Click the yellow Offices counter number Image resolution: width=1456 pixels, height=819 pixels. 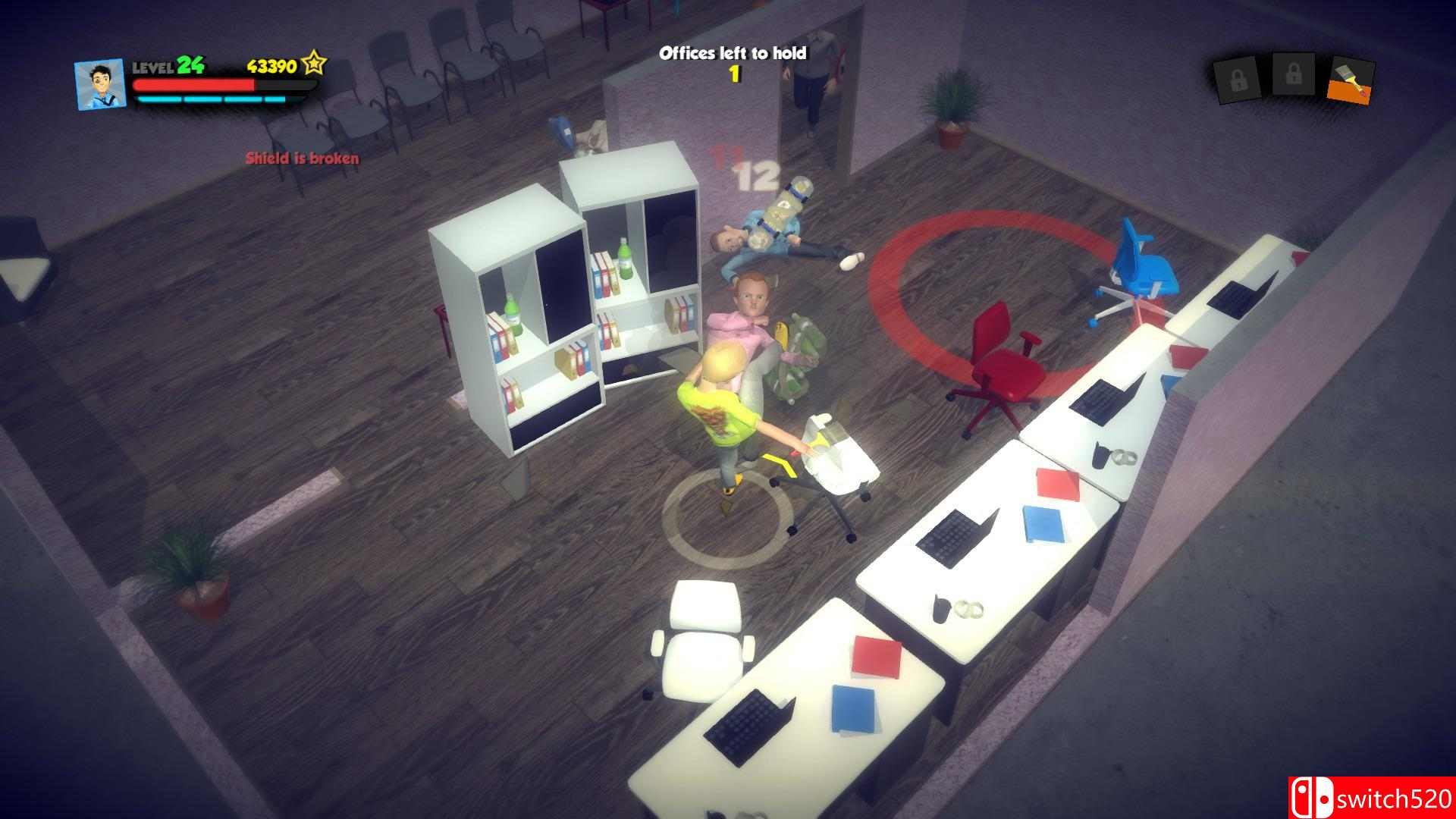coord(734,74)
